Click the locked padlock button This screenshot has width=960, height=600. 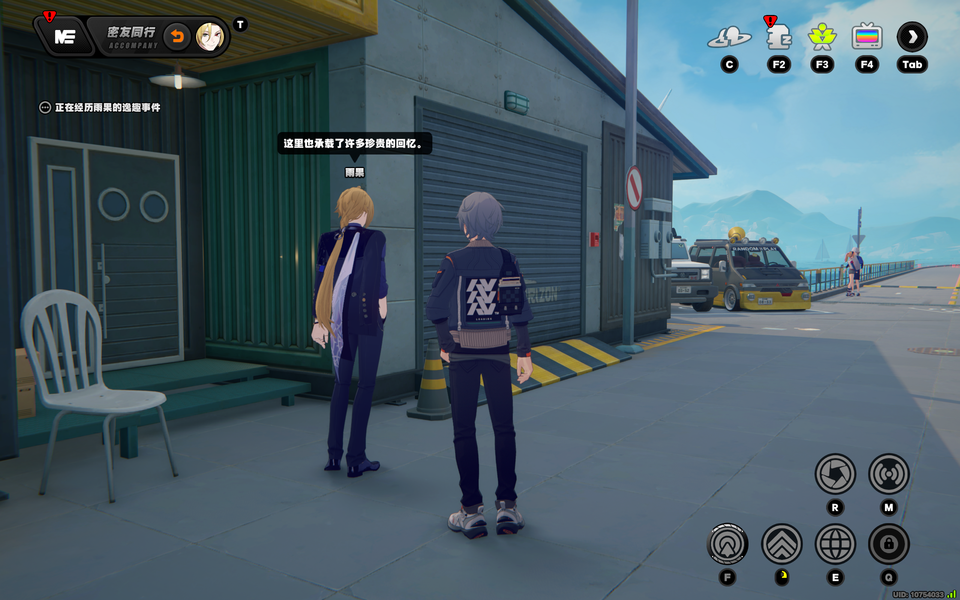click(888, 544)
